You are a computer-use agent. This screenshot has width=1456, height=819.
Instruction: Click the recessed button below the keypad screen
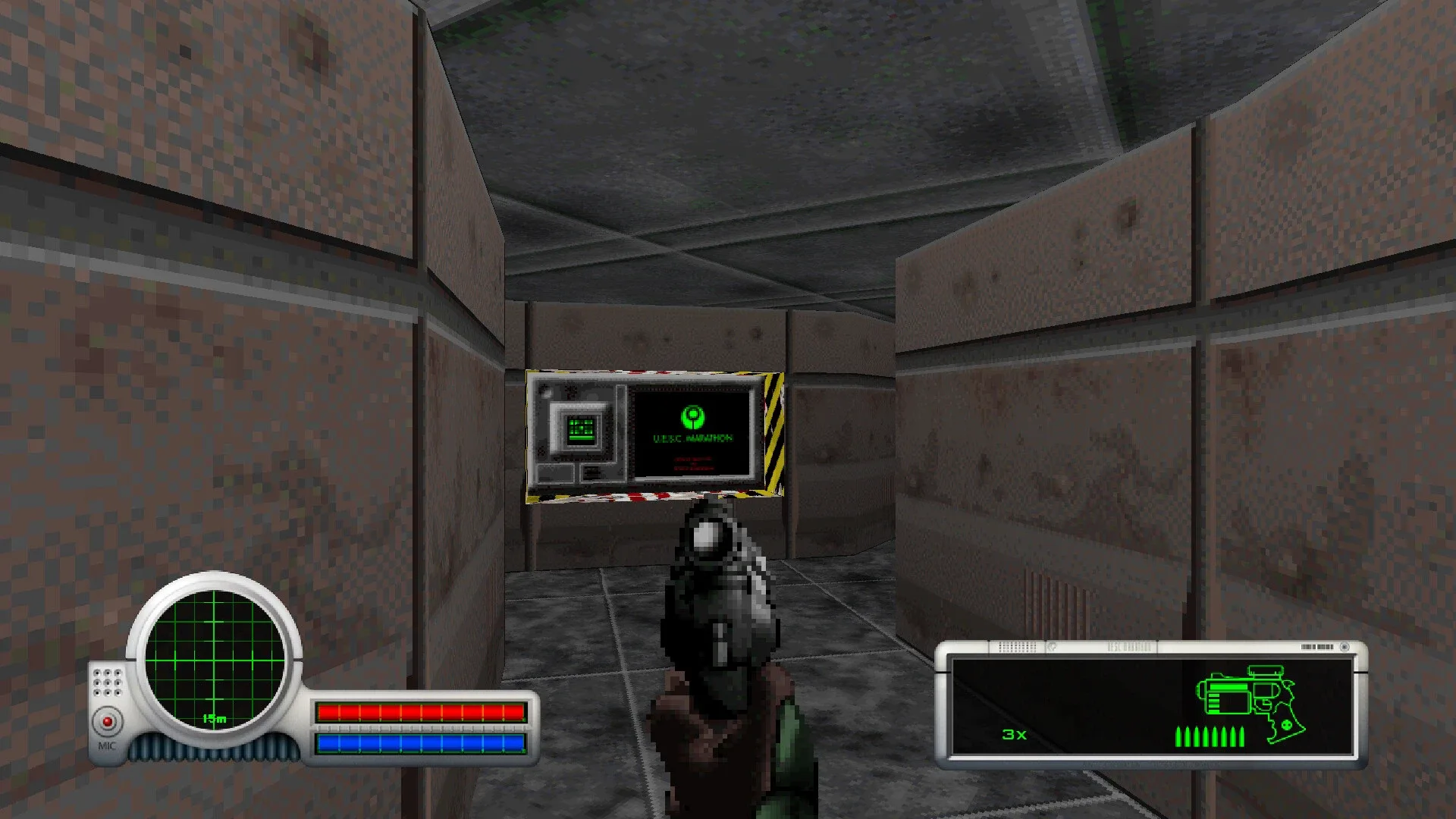pos(591,473)
